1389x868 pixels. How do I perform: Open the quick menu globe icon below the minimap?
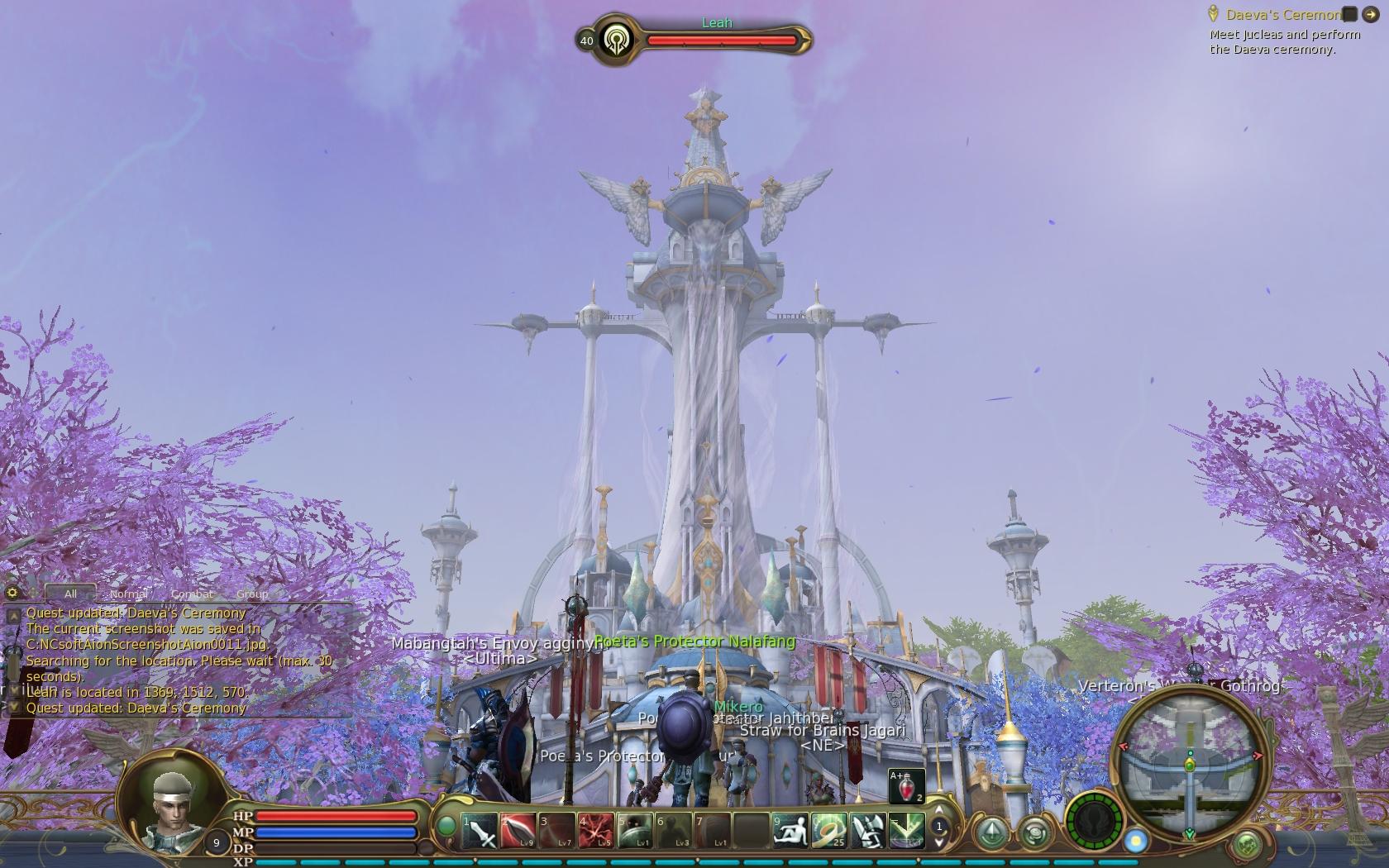click(x=1247, y=844)
